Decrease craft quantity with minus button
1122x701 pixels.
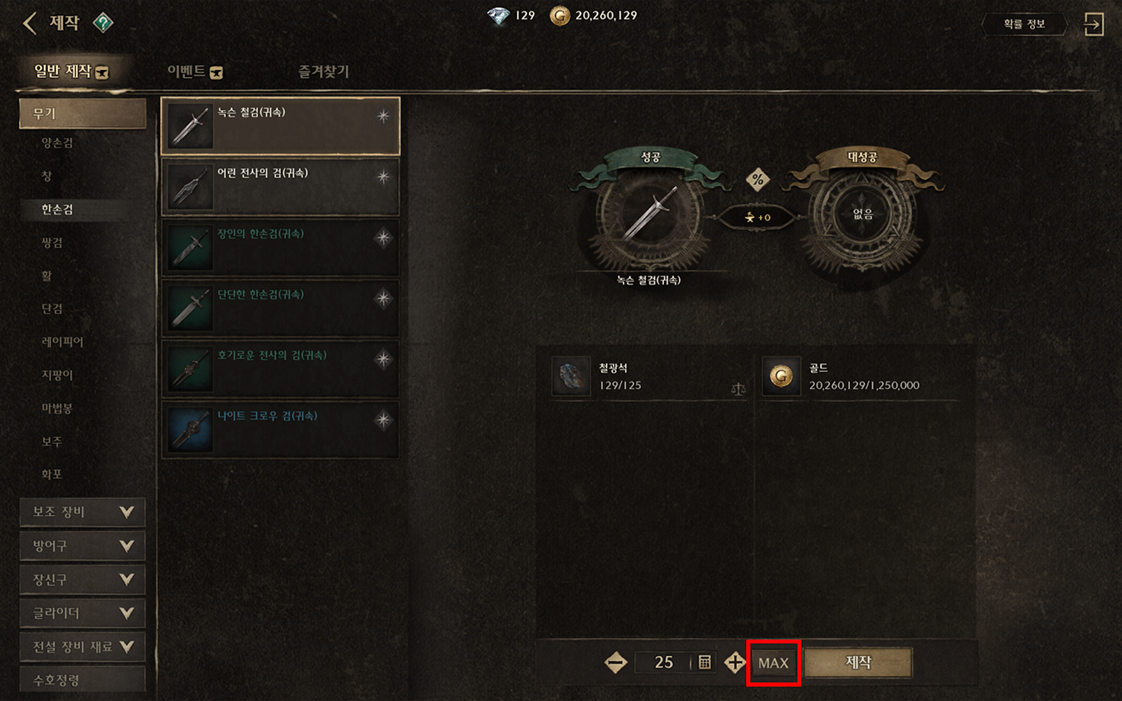616,662
